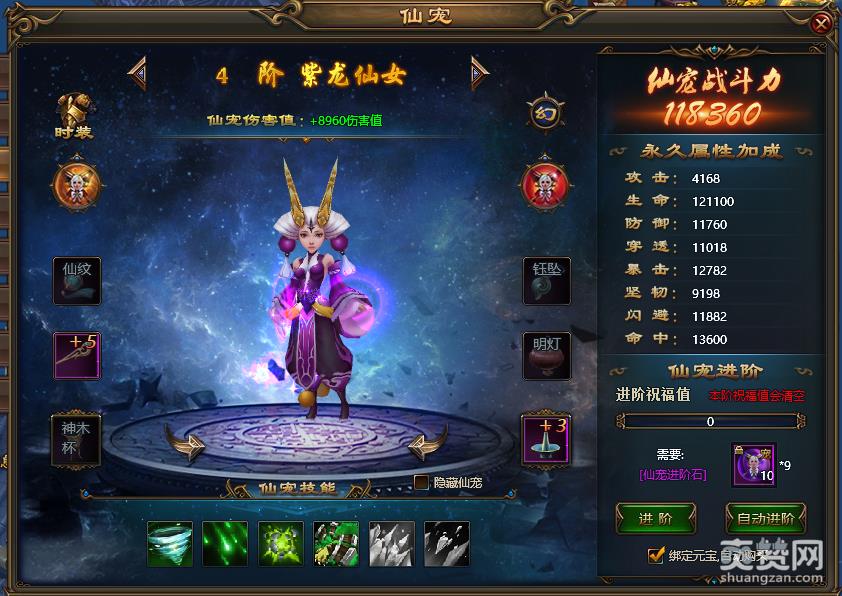Show the previous pet tier
This screenshot has width=842, height=596.
point(137,71)
